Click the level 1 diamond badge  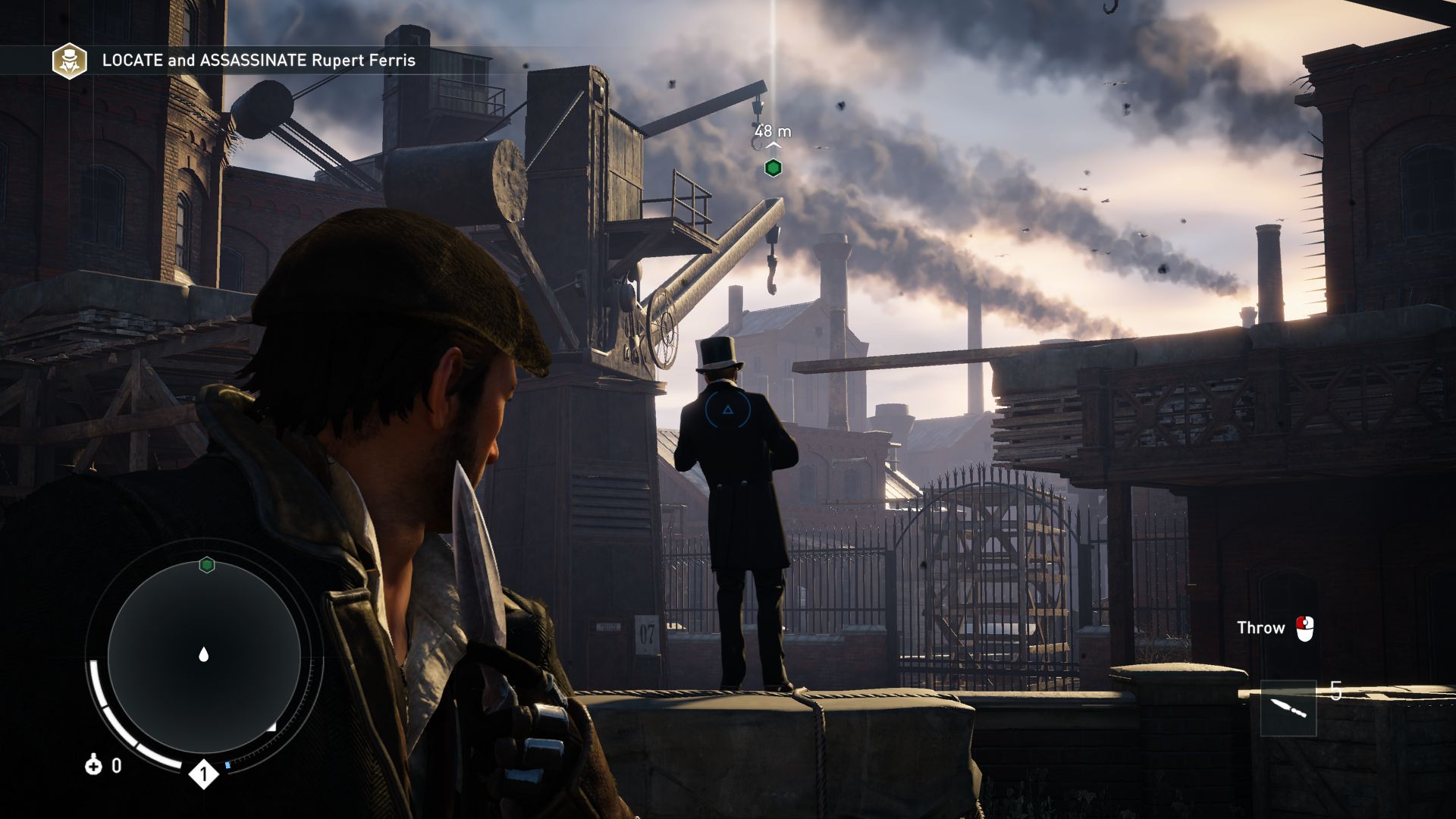(x=203, y=774)
